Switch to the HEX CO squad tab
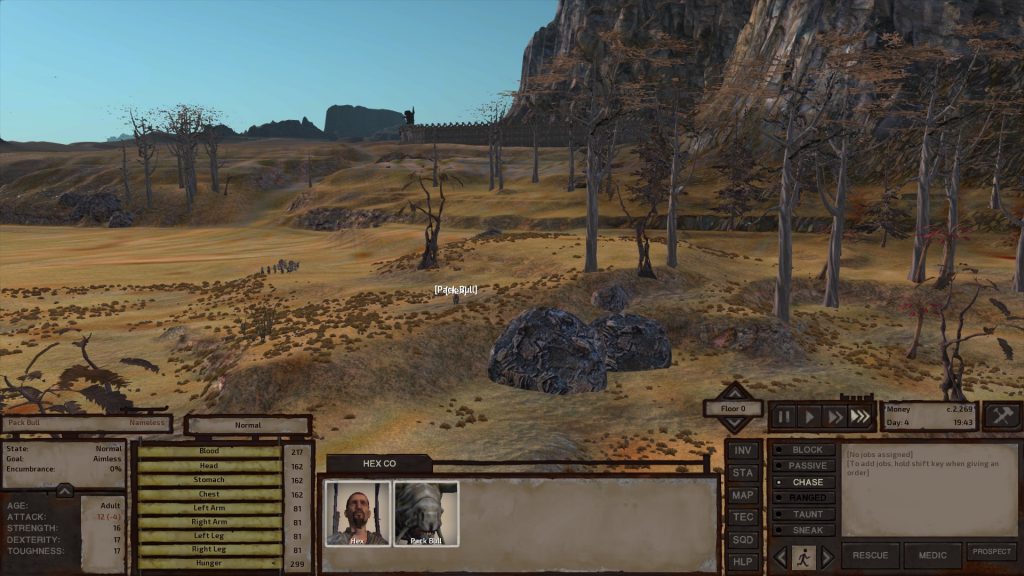 click(379, 463)
